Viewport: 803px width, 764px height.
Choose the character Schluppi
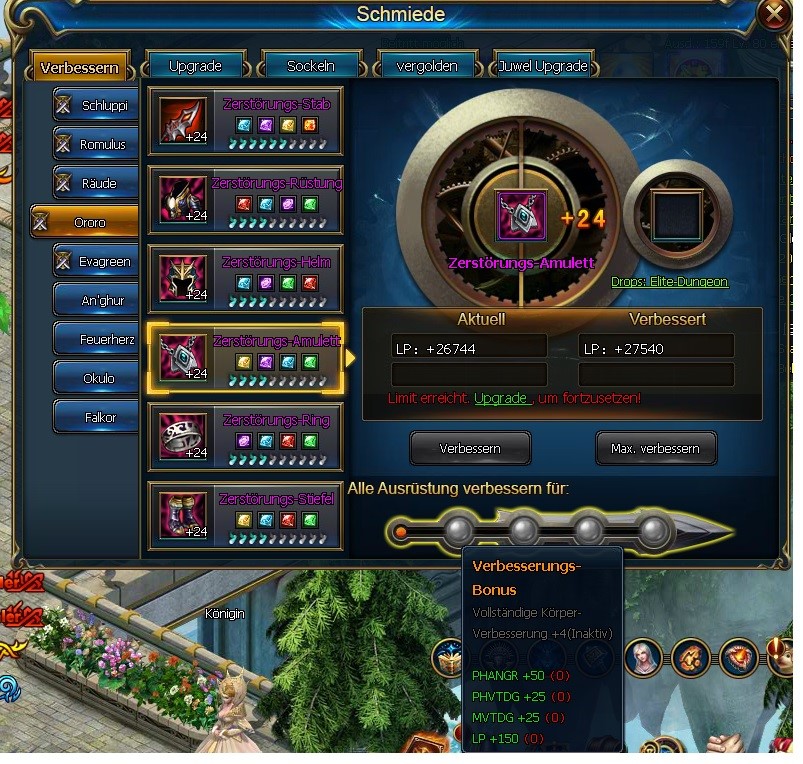pyautogui.click(x=95, y=105)
